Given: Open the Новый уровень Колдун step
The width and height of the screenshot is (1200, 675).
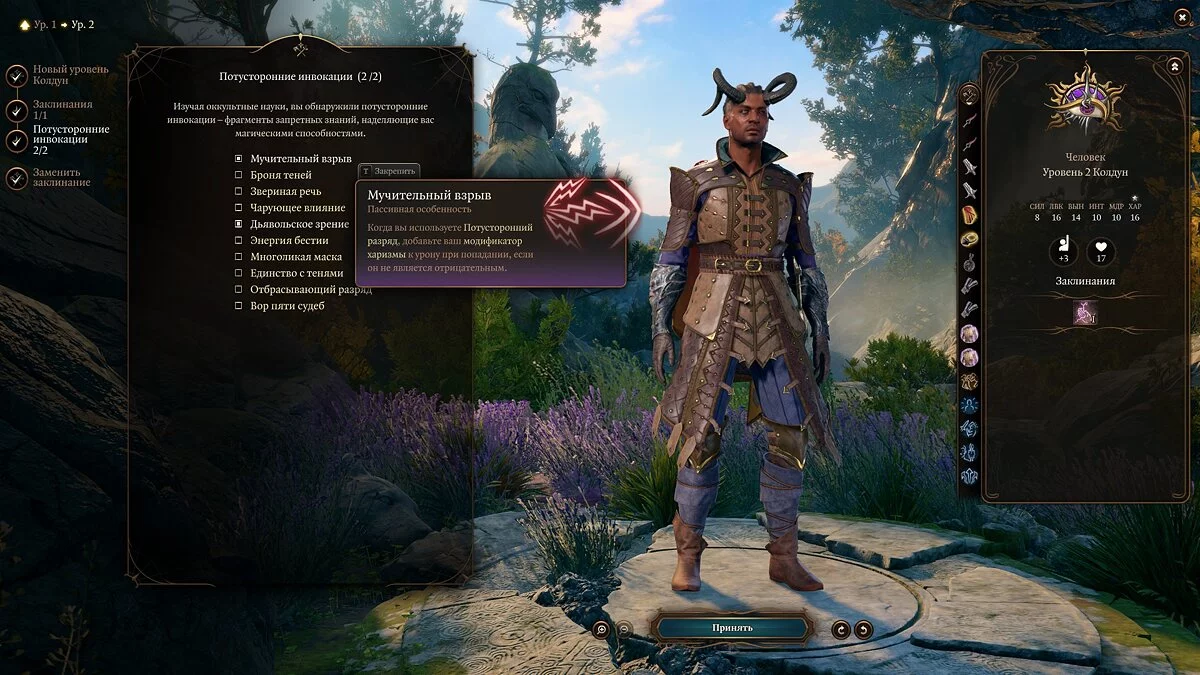Looking at the screenshot, I should [x=17, y=75].
